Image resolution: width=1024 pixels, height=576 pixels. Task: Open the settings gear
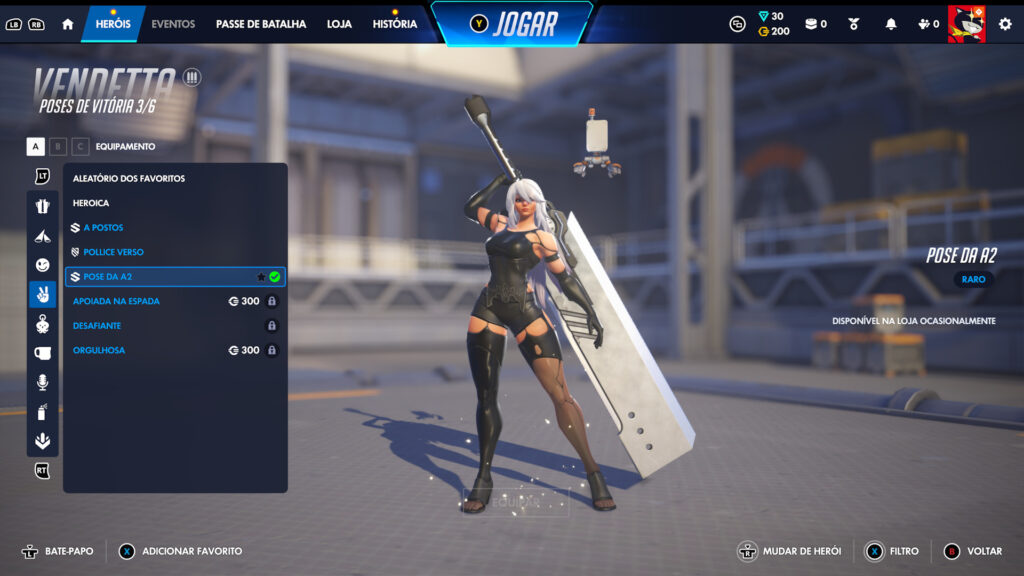point(1005,24)
